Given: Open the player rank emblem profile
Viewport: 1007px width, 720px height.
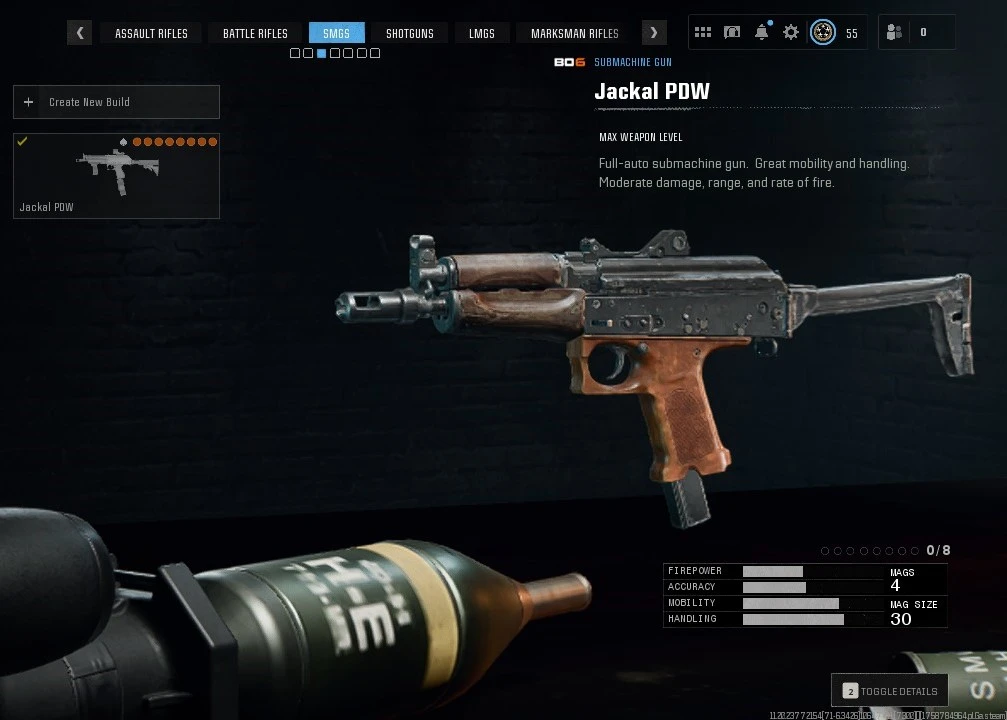Looking at the screenshot, I should click(x=823, y=33).
